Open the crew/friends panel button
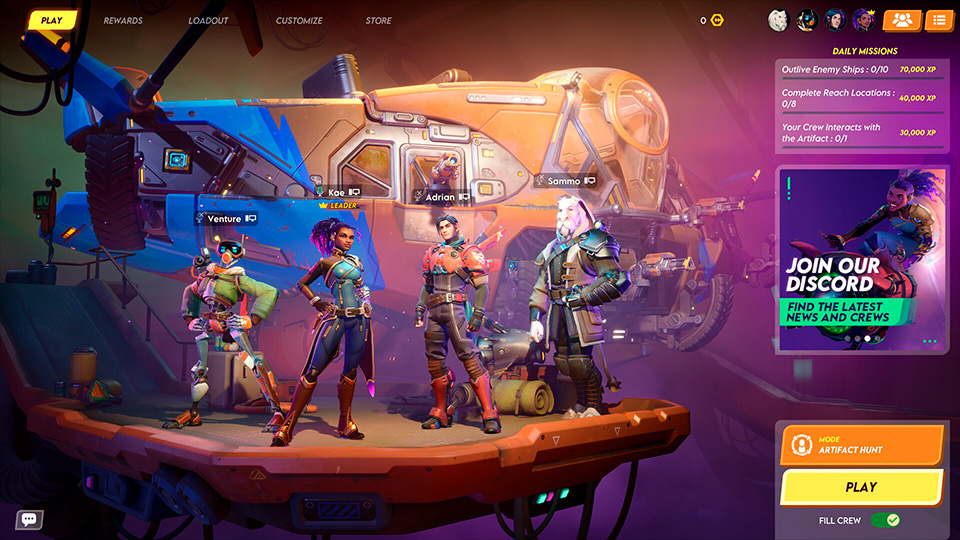 (902, 20)
